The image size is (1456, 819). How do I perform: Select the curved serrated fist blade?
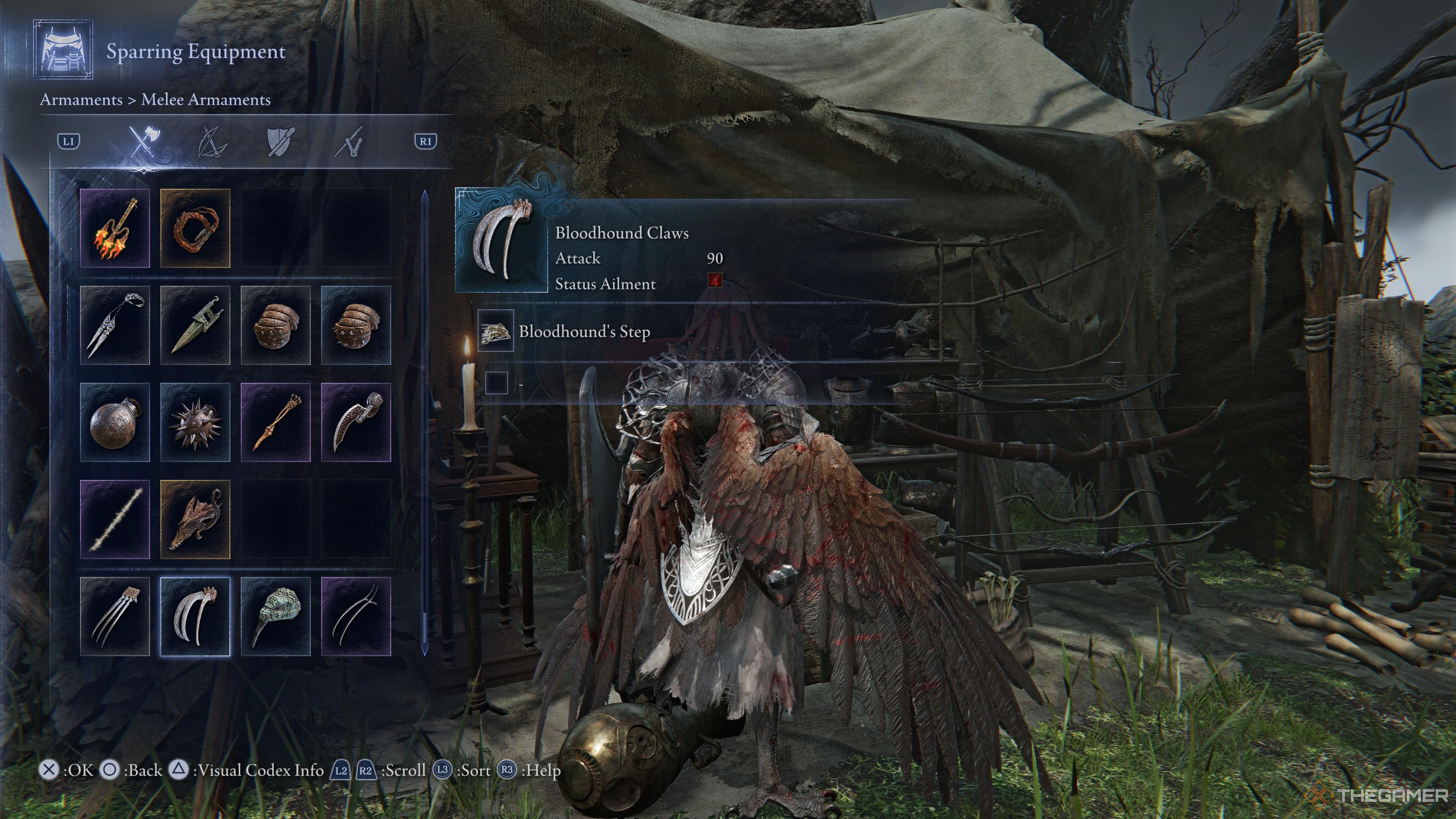pyautogui.click(x=356, y=422)
